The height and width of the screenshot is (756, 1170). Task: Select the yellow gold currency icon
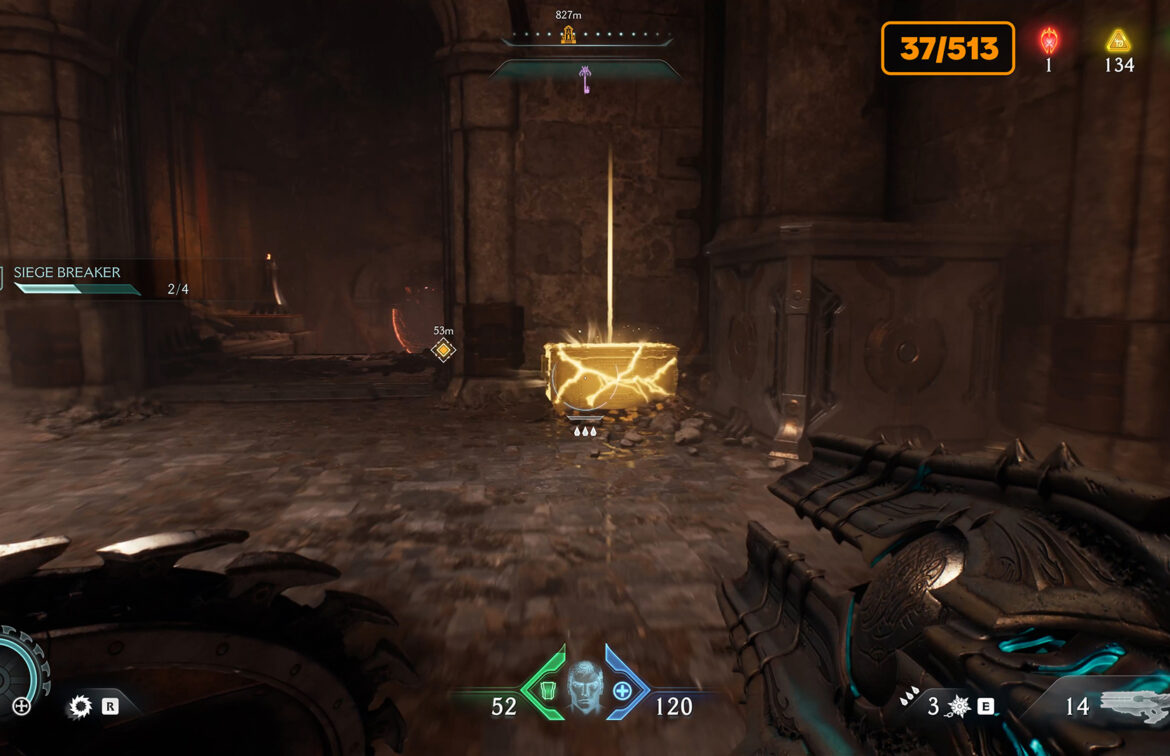(x=1118, y=41)
